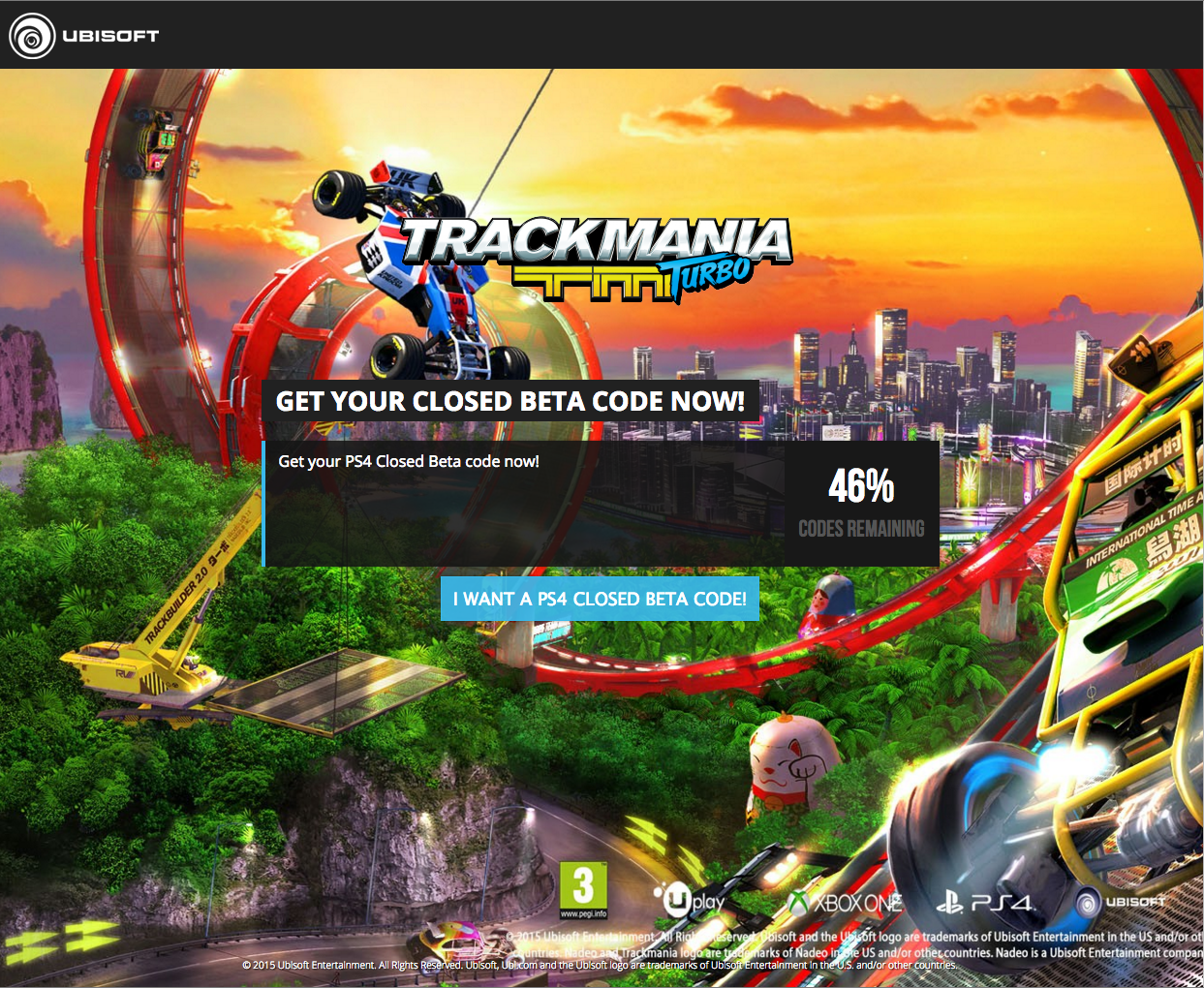Click the PEGI 3 rating badge
Image resolution: width=1204 pixels, height=988 pixels.
583,889
